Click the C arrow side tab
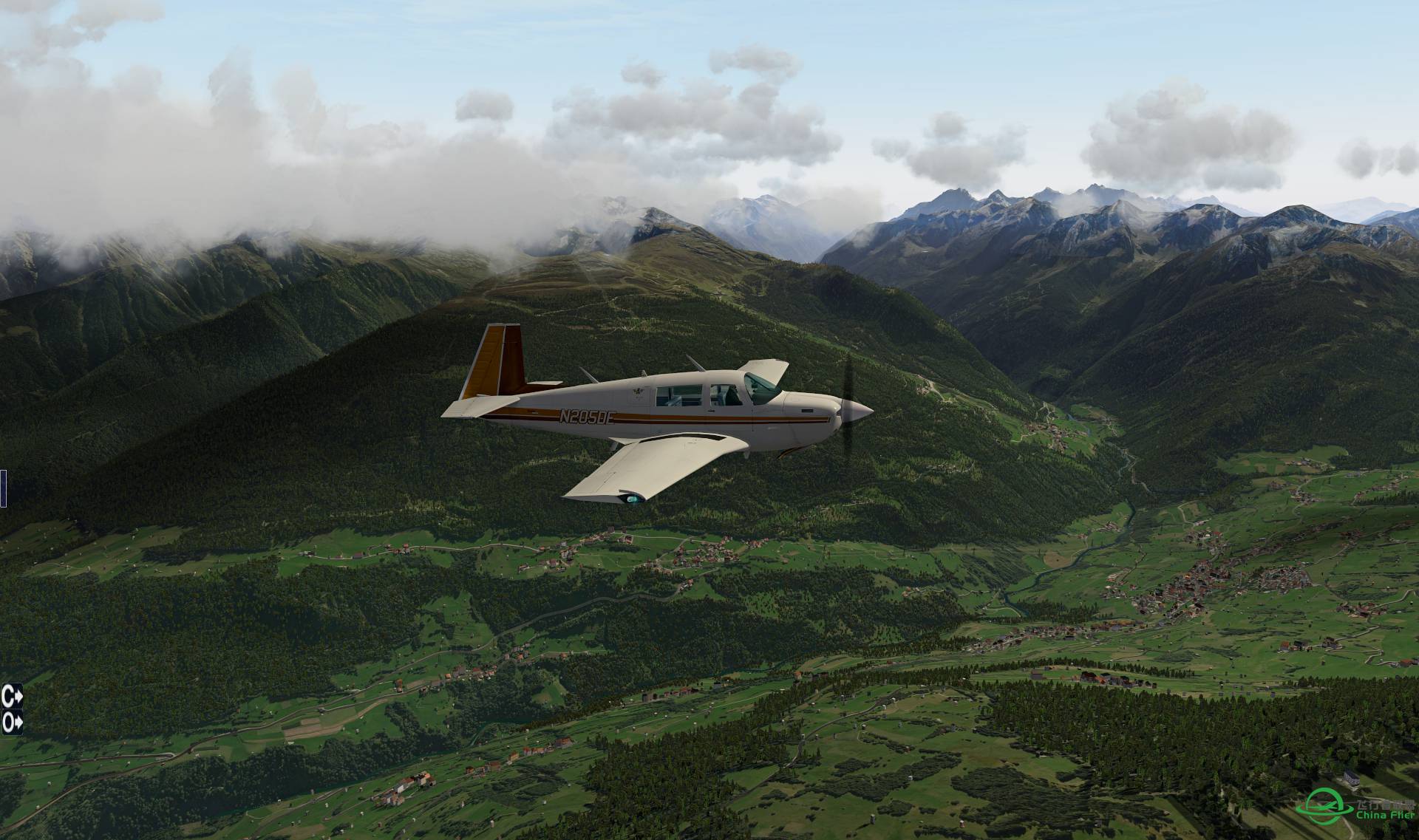 coord(11,695)
